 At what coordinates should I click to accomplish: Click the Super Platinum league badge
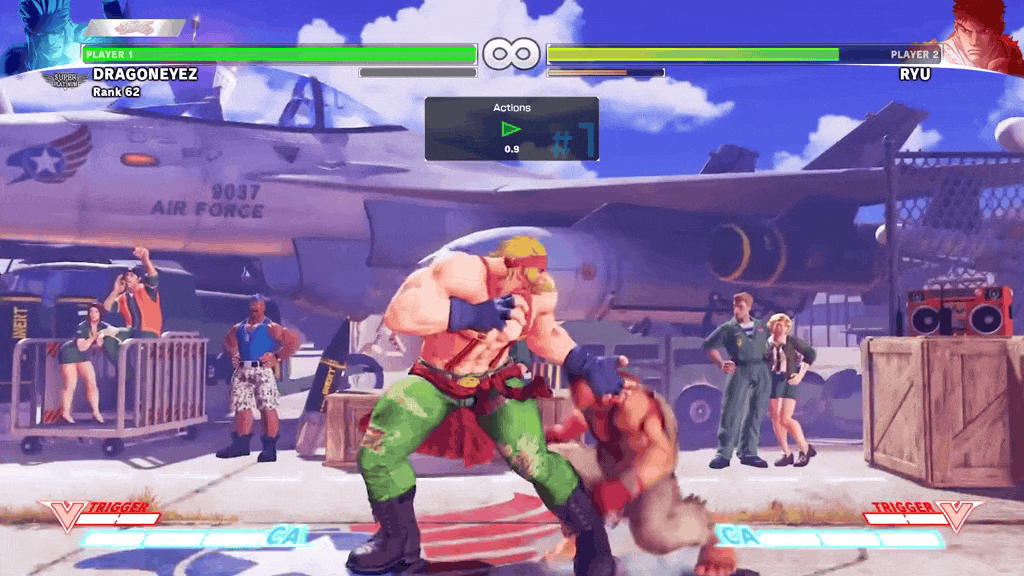click(x=64, y=78)
